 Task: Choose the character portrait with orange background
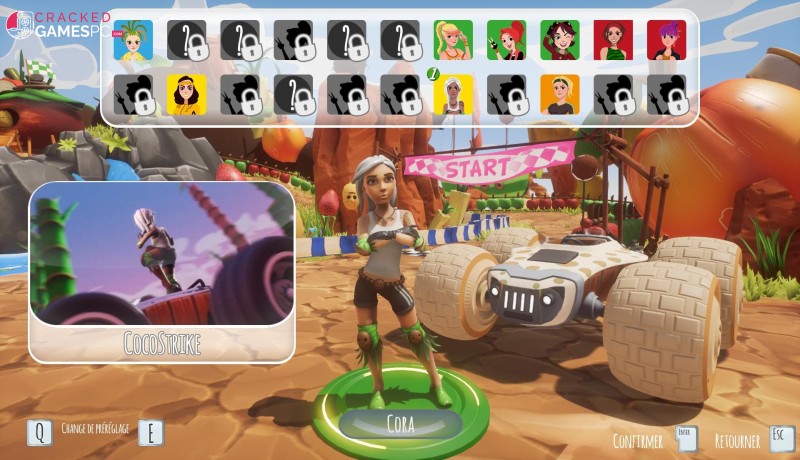pyautogui.click(x=560, y=94)
